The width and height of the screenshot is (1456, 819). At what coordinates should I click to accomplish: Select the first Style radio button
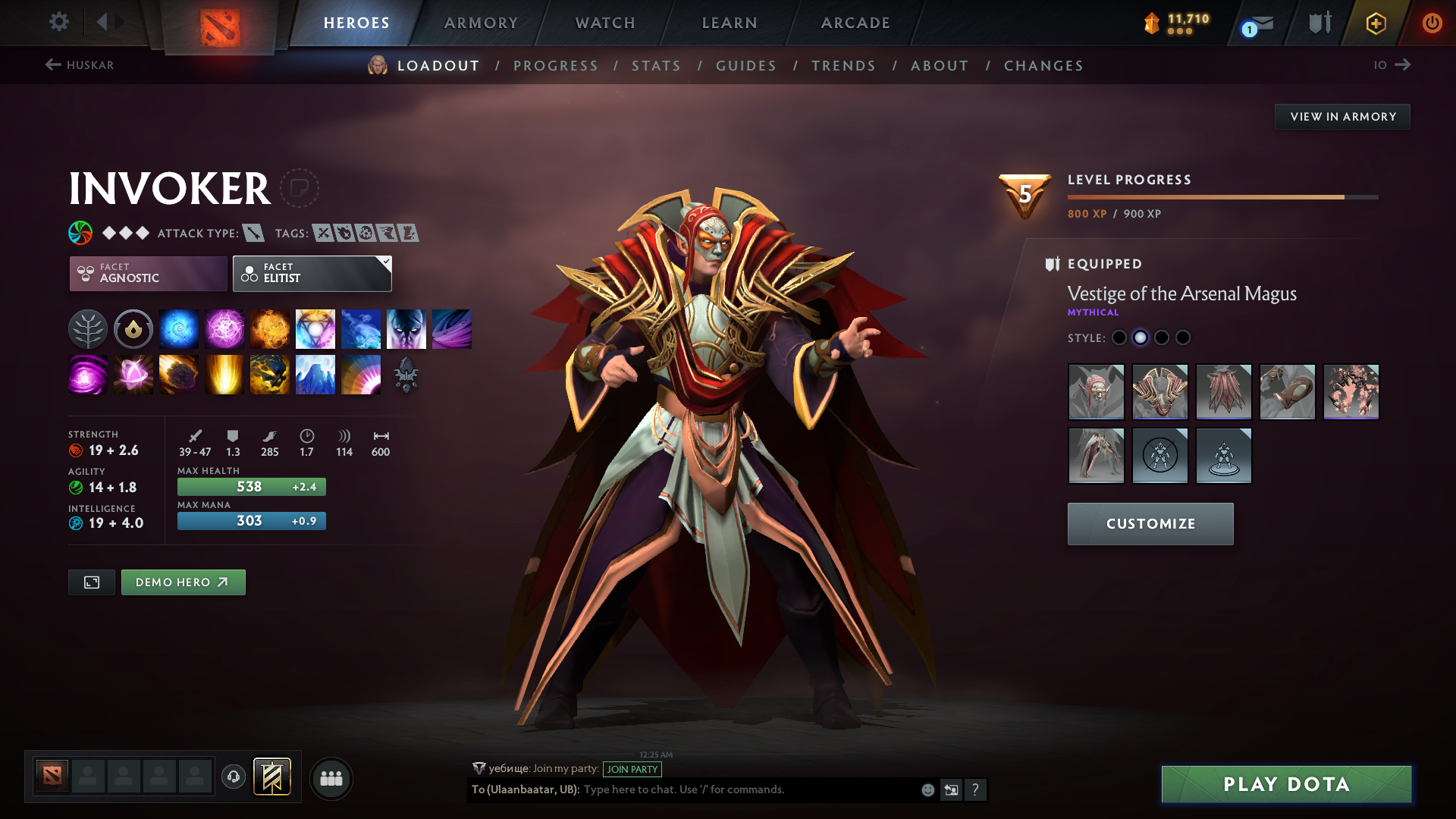pyautogui.click(x=1119, y=337)
